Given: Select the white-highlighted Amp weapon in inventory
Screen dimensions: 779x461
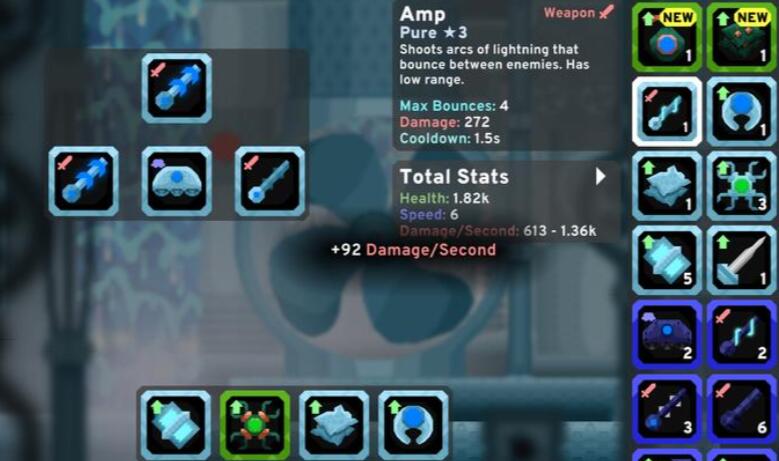Looking at the screenshot, I should click(x=666, y=111).
